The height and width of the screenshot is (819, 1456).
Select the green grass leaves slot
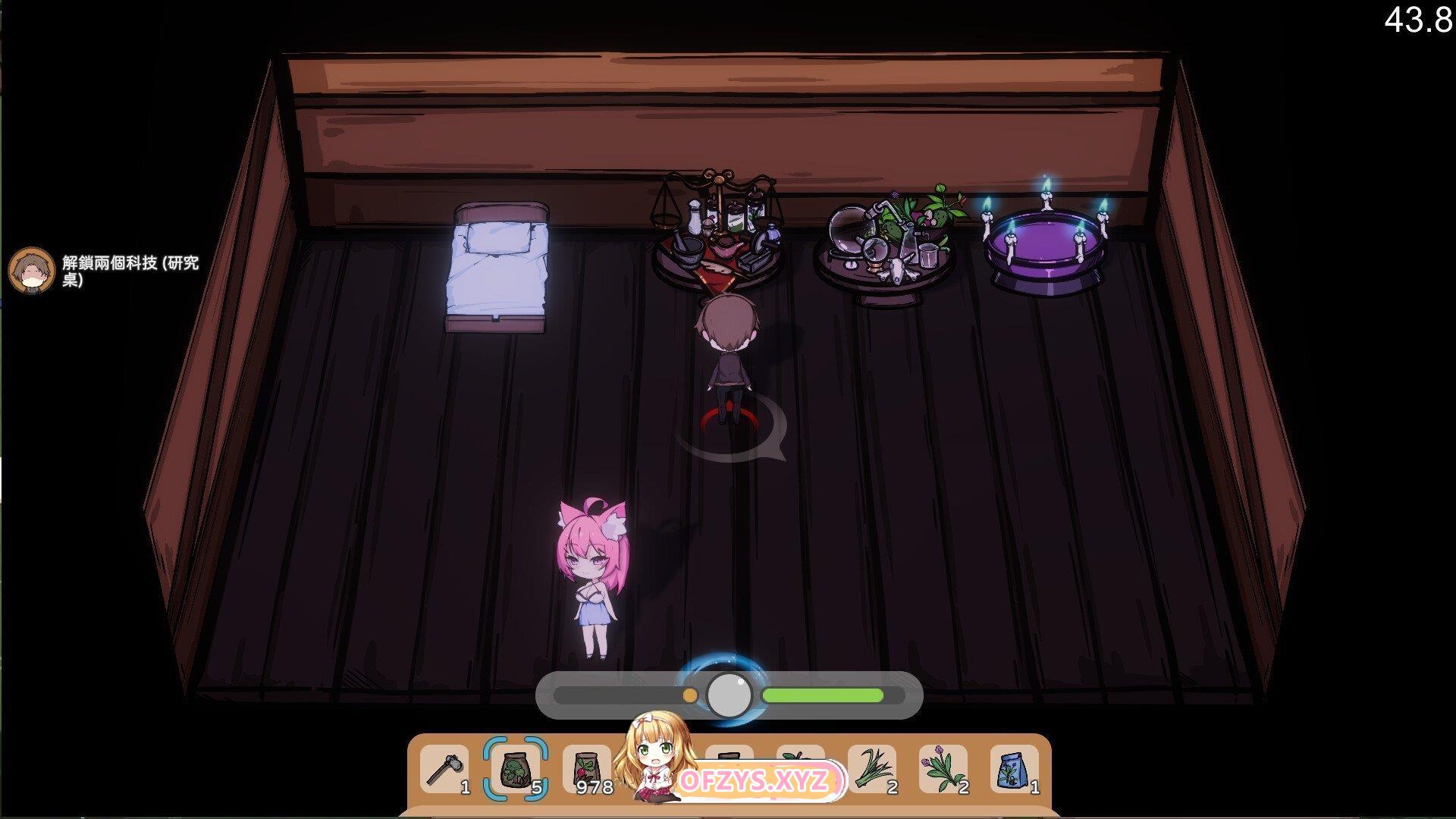coord(872,770)
